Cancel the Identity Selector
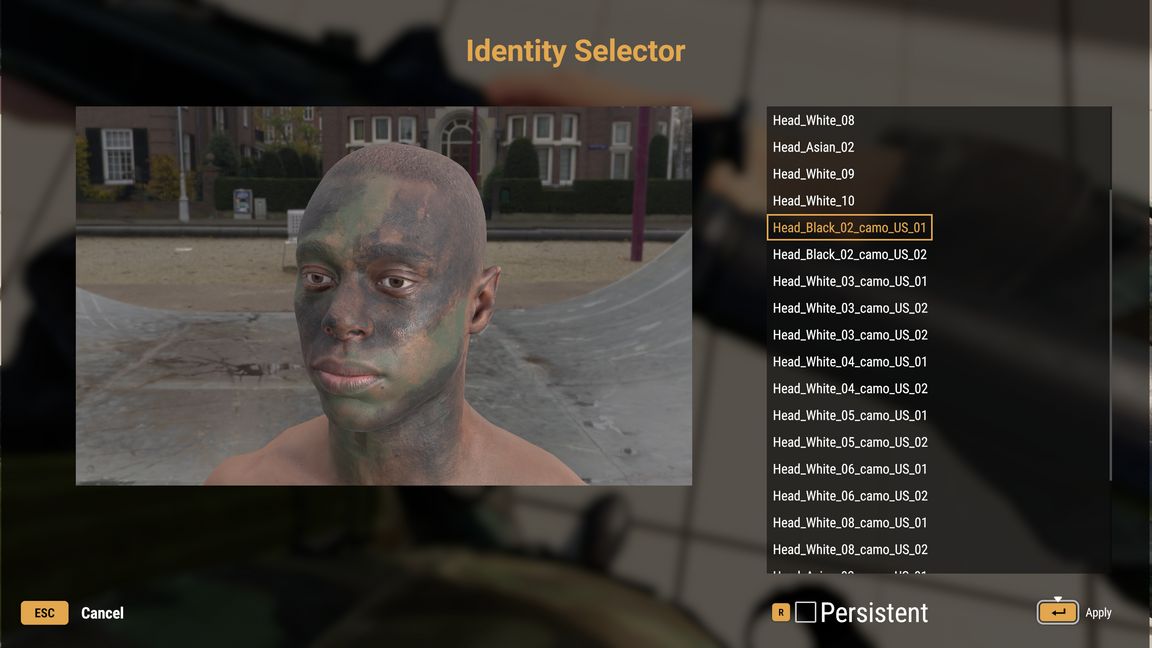 click(101, 613)
